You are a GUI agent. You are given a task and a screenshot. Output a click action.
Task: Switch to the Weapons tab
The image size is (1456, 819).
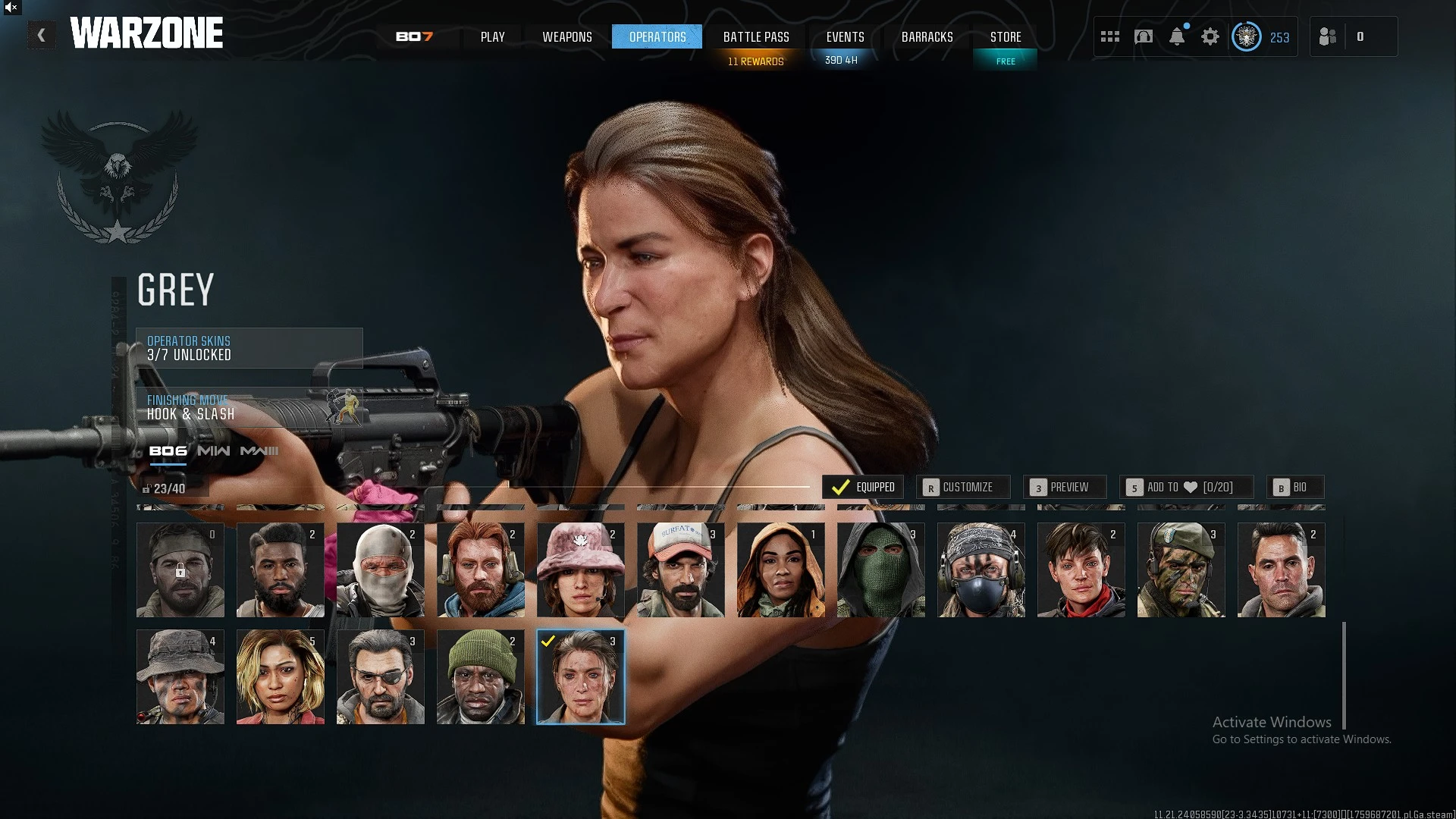(x=566, y=36)
